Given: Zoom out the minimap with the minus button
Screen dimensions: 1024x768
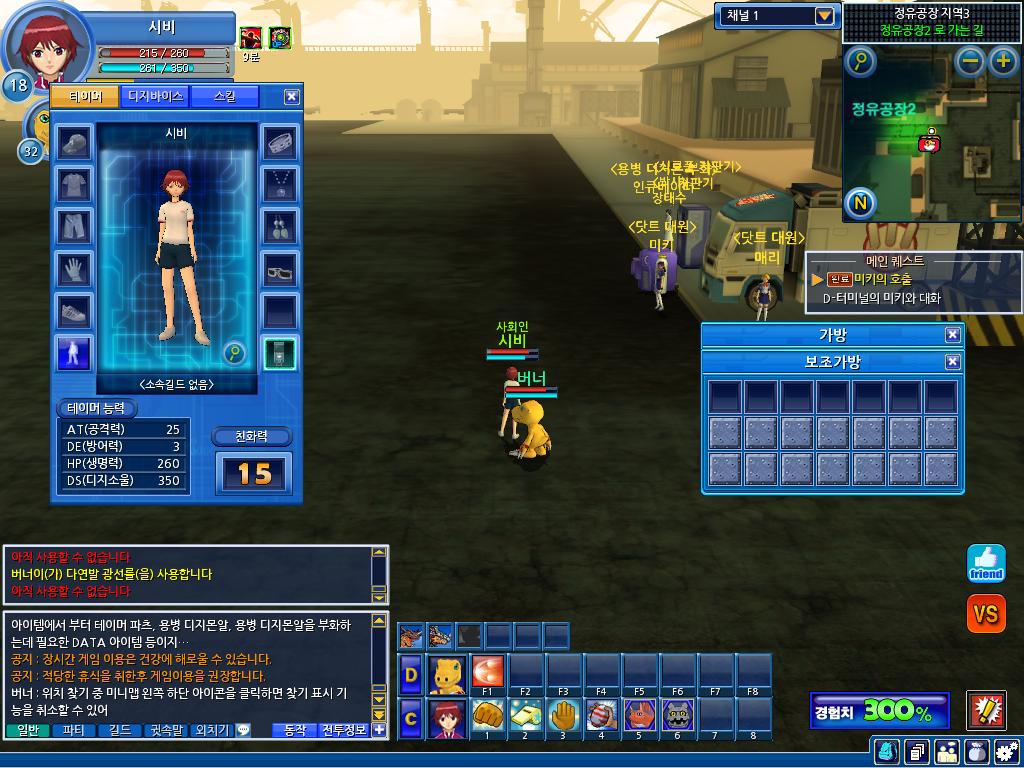Looking at the screenshot, I should click(x=970, y=61).
